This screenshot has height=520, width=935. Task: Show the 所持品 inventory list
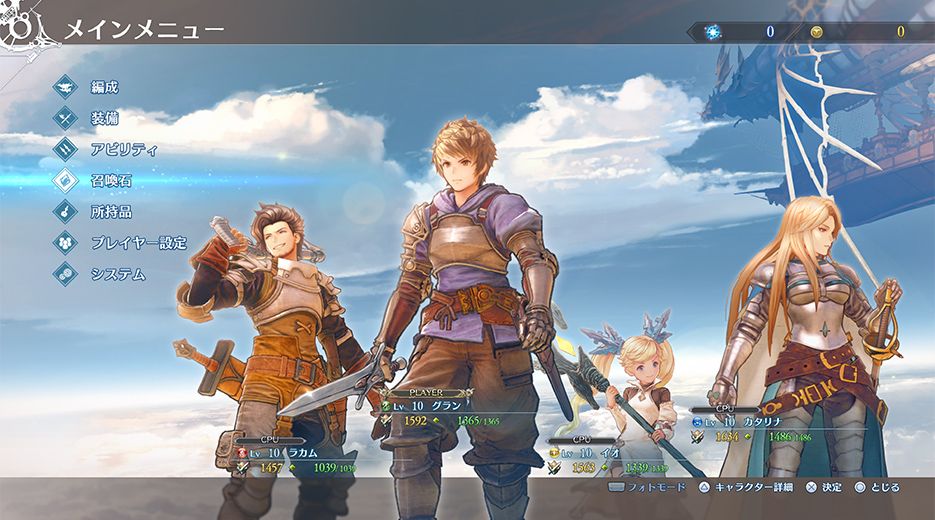click(x=110, y=211)
